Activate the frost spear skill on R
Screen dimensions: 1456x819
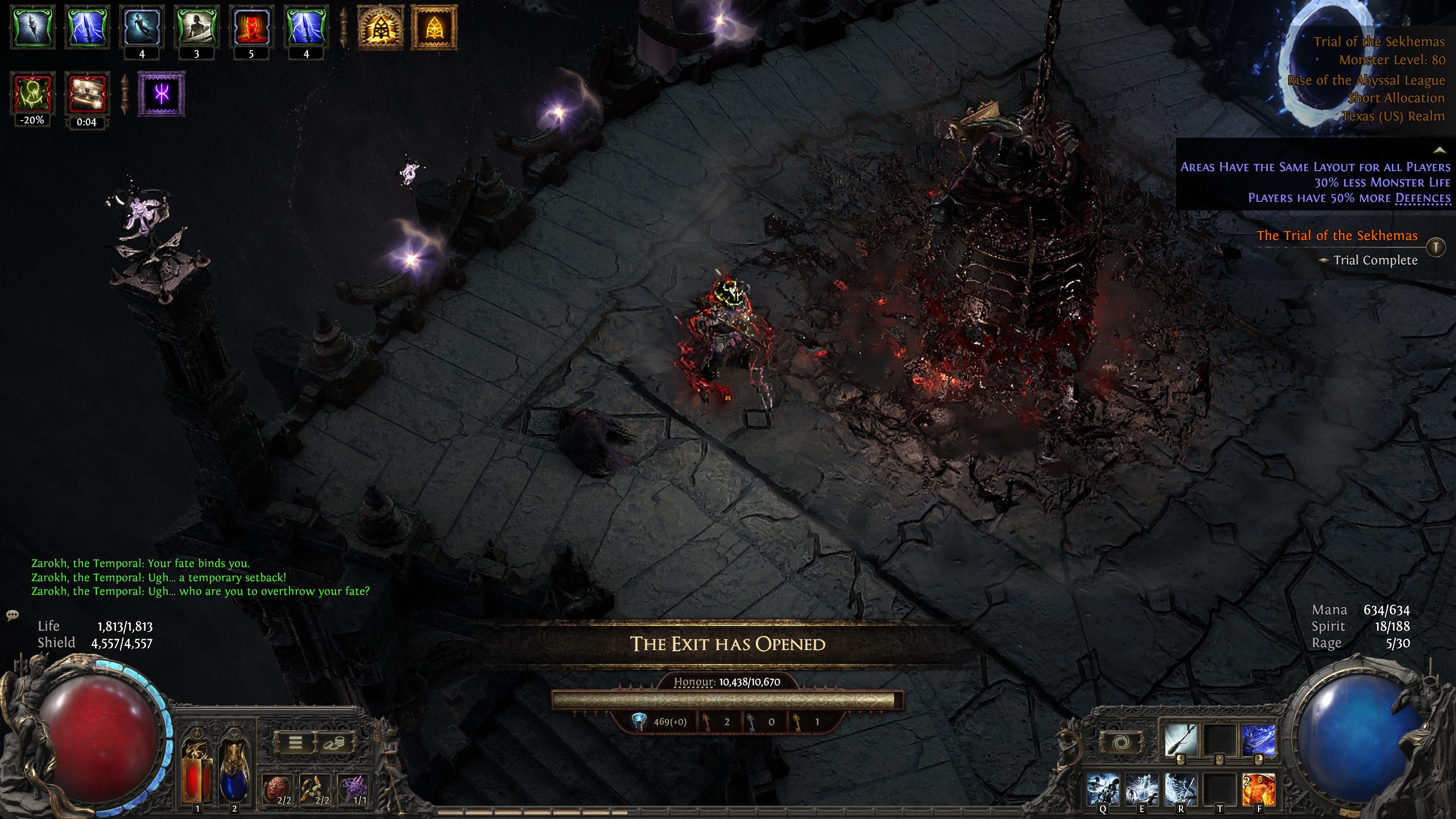tap(1181, 789)
